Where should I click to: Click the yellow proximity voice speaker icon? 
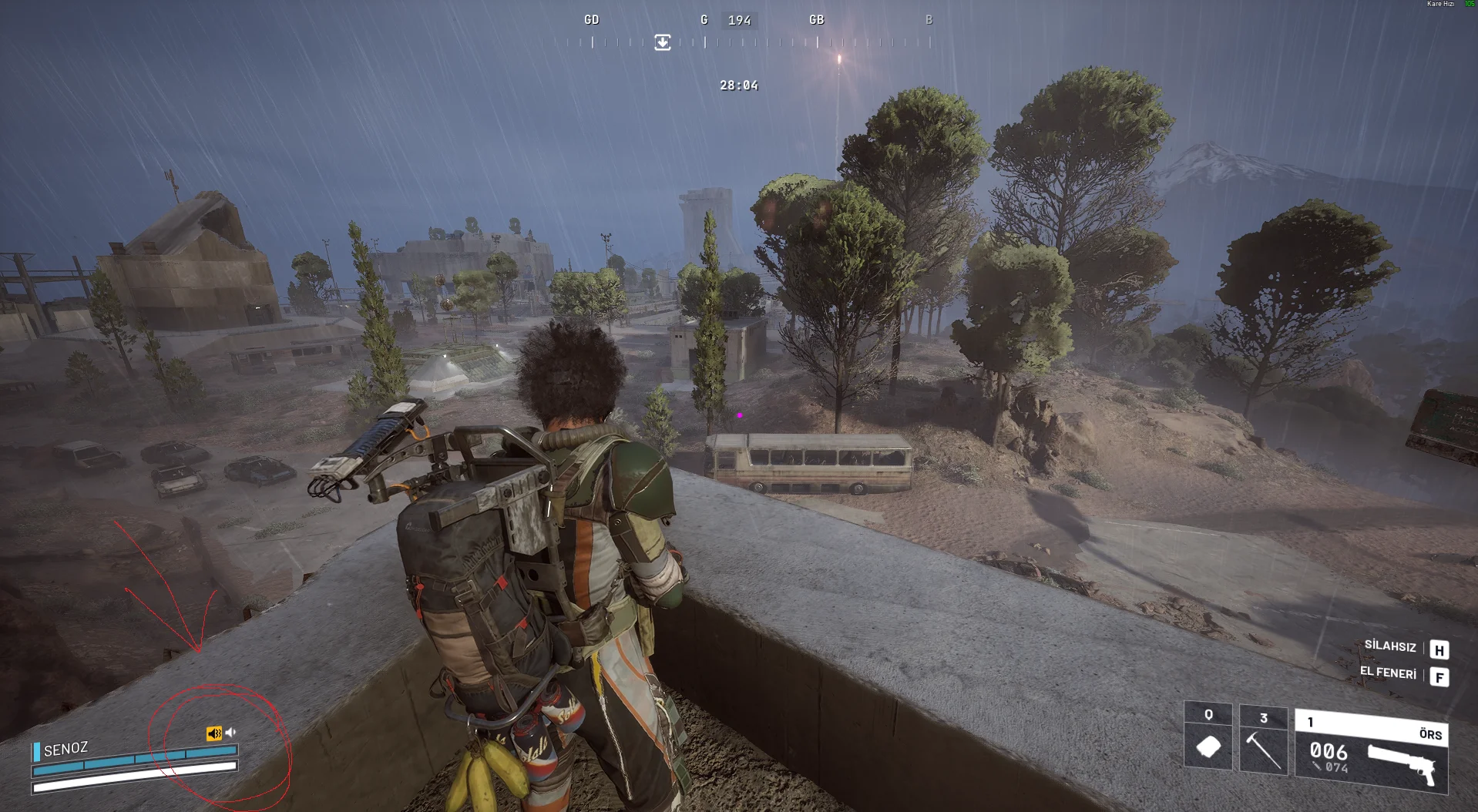point(213,733)
